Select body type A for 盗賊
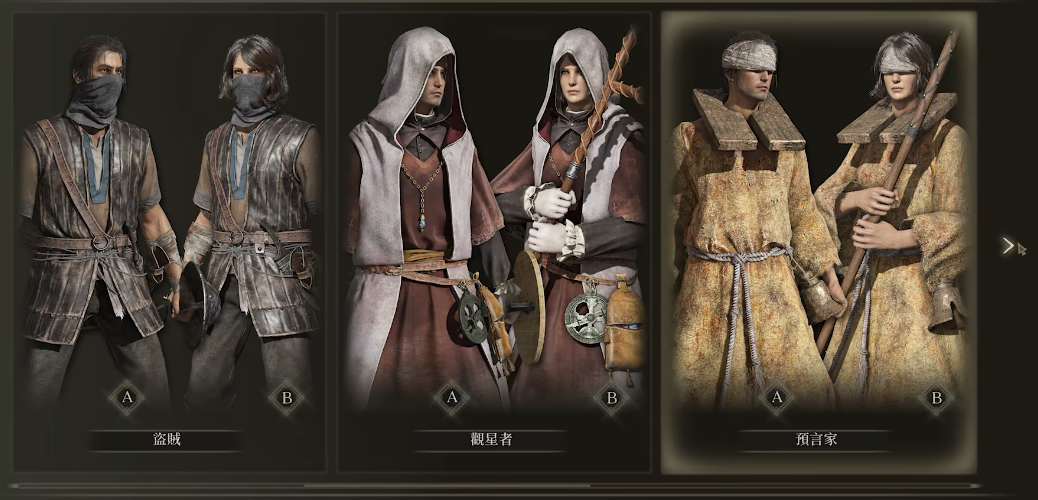Image resolution: width=1038 pixels, height=500 pixels. coord(127,397)
